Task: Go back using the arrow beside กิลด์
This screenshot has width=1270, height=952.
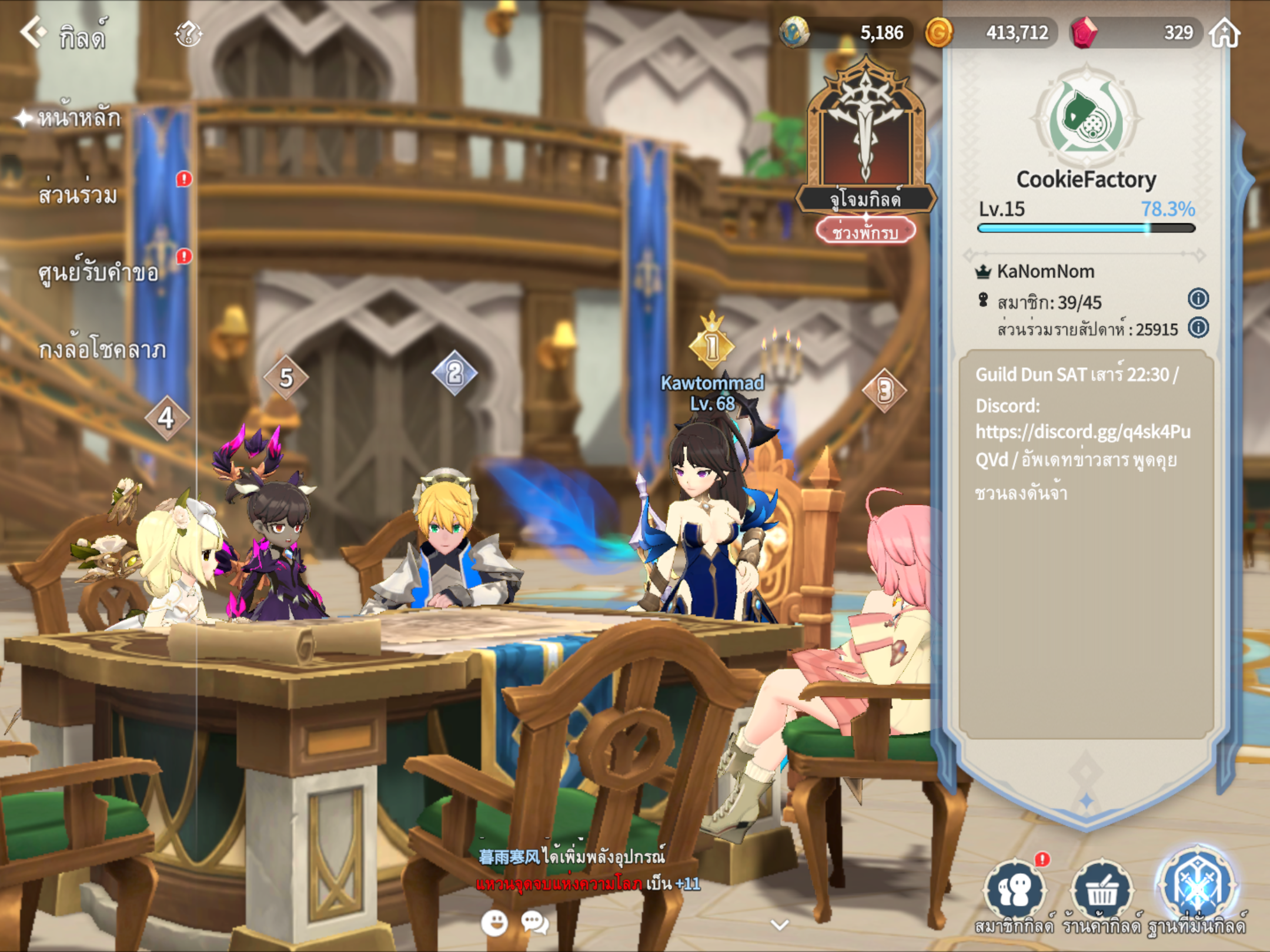Action: click(x=32, y=32)
